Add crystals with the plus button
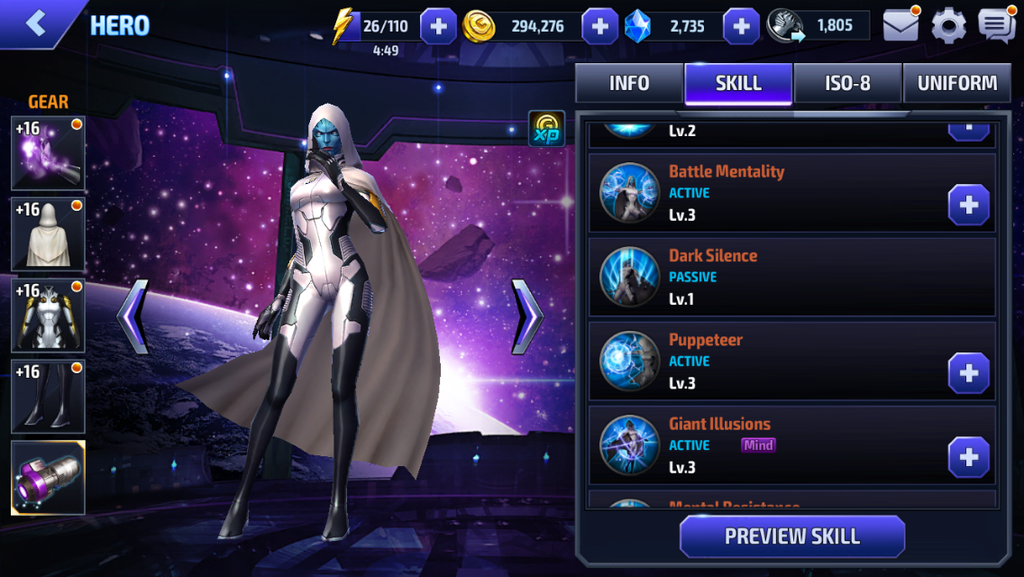The height and width of the screenshot is (577, 1024). pyautogui.click(x=741, y=26)
